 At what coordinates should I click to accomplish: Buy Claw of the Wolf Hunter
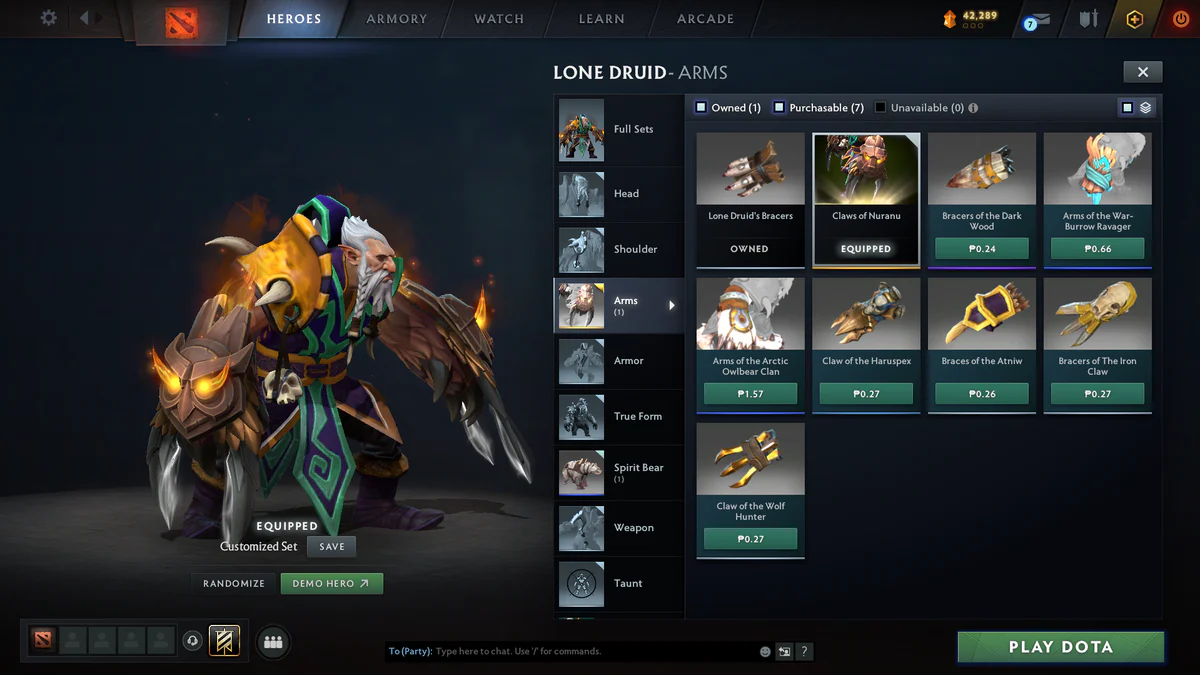click(750, 539)
